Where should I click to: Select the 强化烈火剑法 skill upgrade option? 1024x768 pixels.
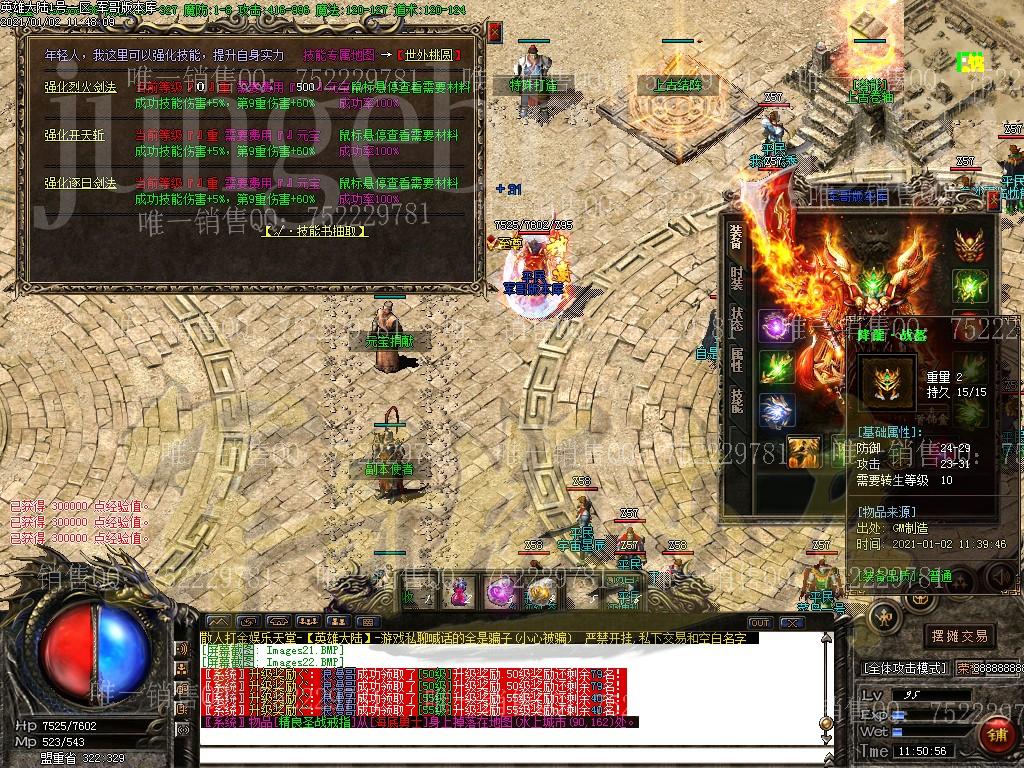click(x=81, y=87)
